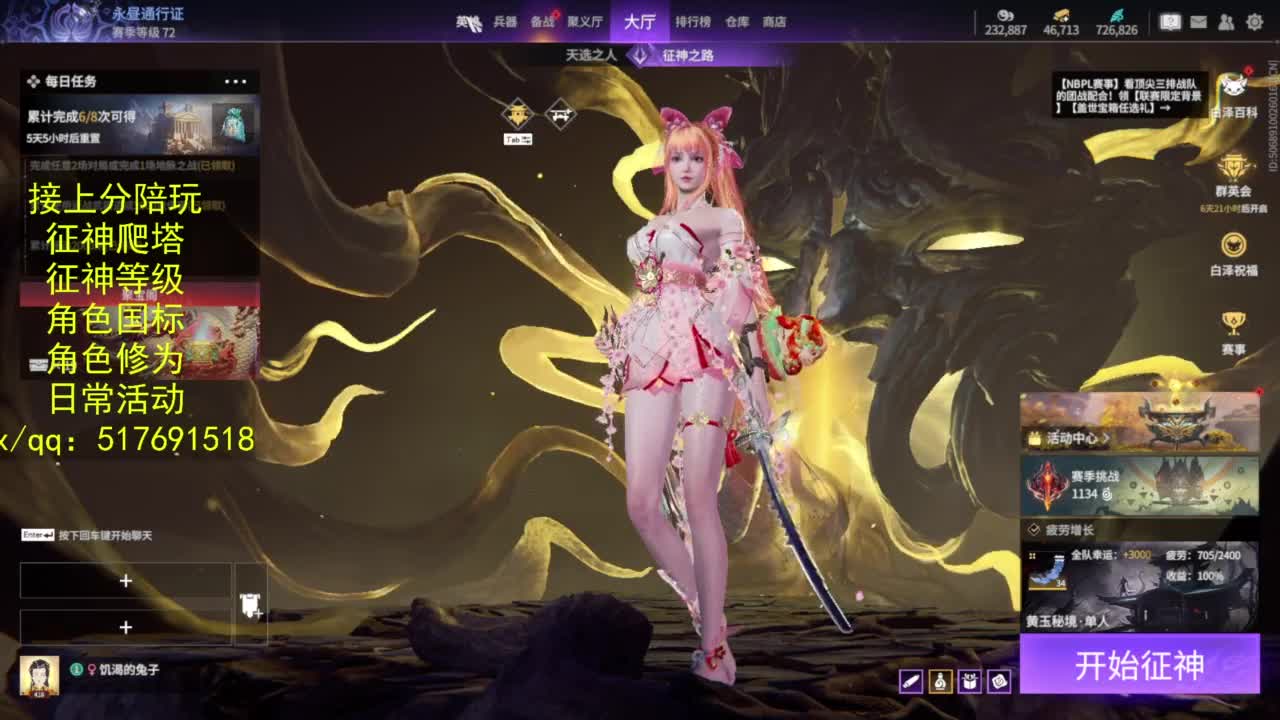Screen dimensions: 1280x720
Task: Open the mail icon in top bar
Action: pyautogui.click(x=1199, y=22)
